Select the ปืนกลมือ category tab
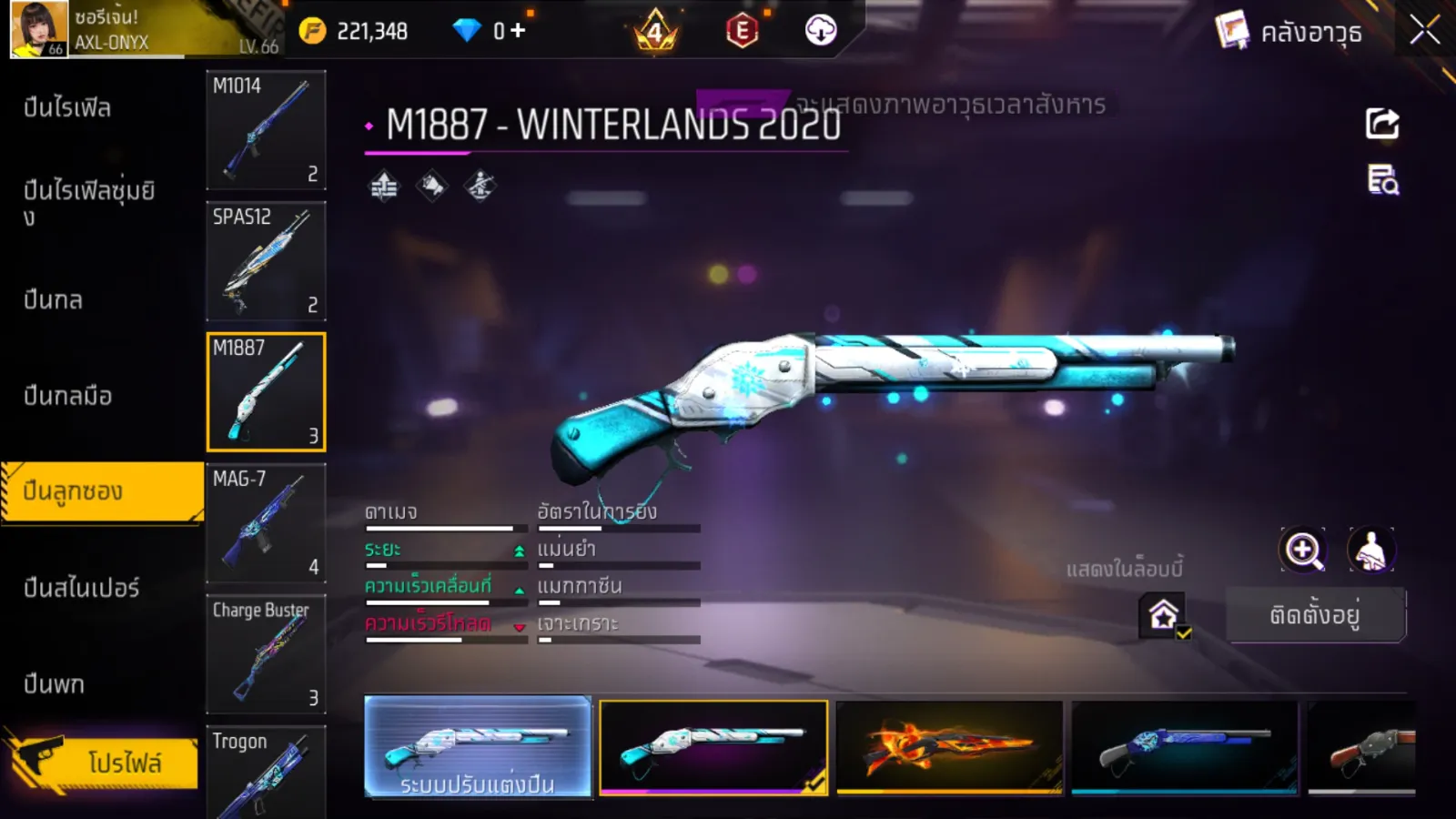 (x=68, y=396)
